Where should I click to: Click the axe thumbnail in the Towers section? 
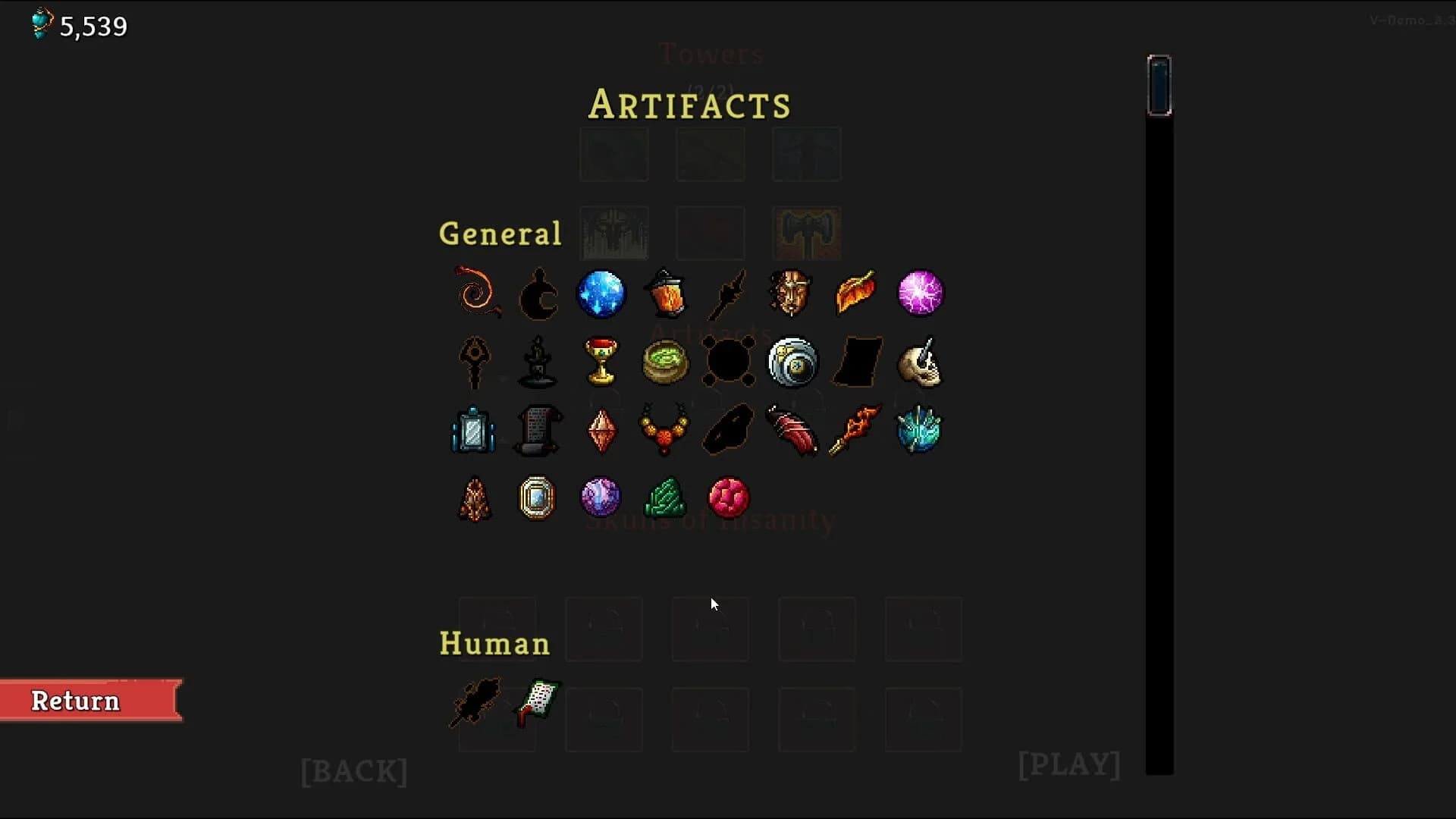806,233
